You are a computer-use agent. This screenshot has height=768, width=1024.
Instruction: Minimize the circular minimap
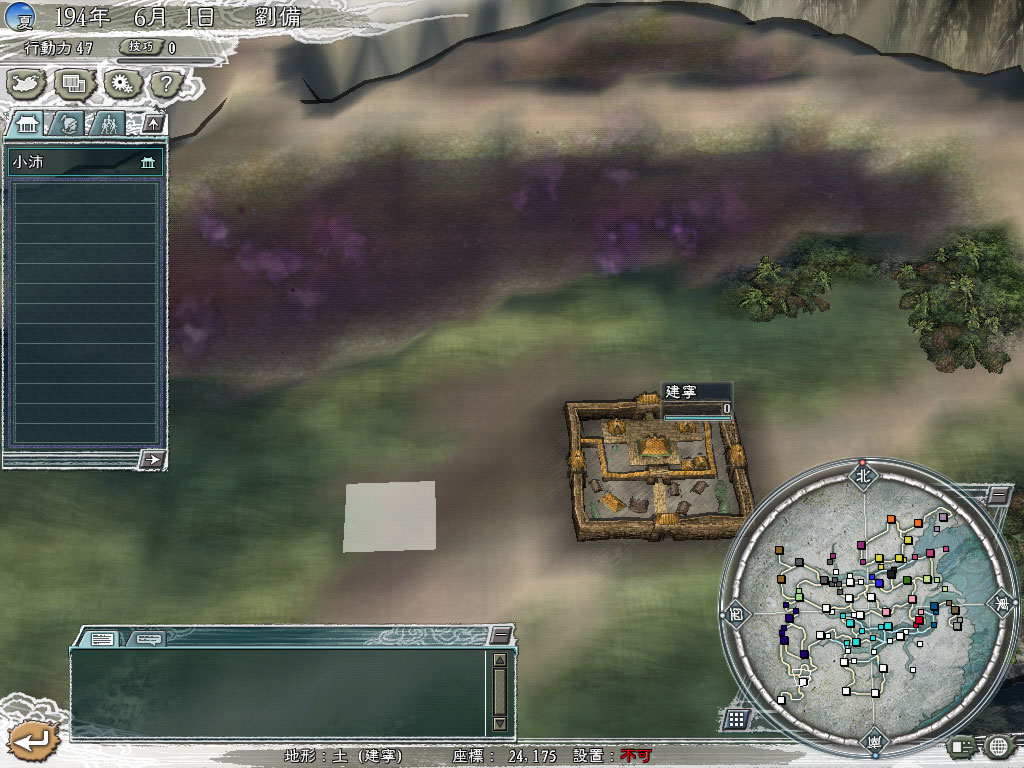(x=998, y=494)
